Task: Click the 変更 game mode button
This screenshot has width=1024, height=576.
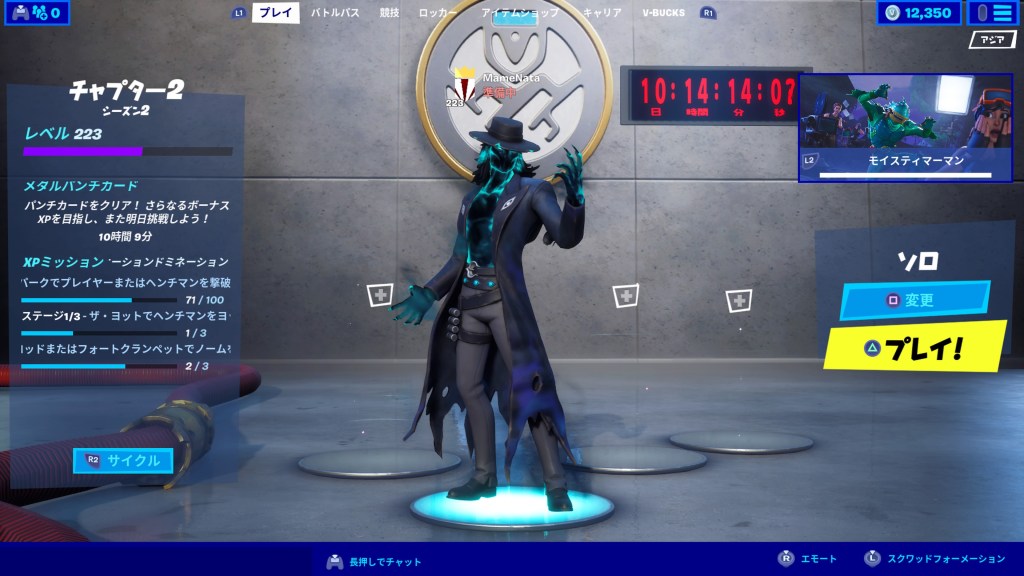Action: pyautogui.click(x=914, y=300)
